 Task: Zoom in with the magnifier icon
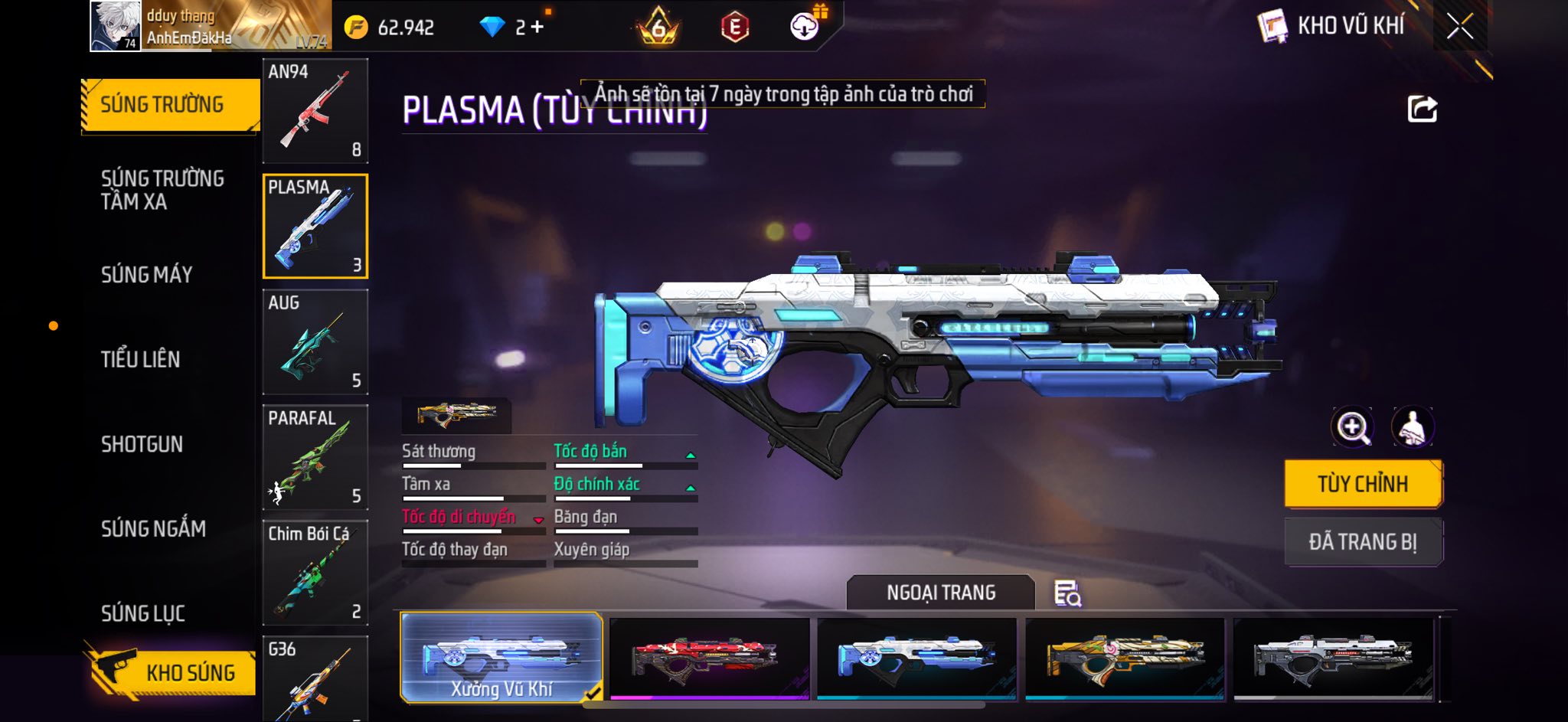(1352, 427)
